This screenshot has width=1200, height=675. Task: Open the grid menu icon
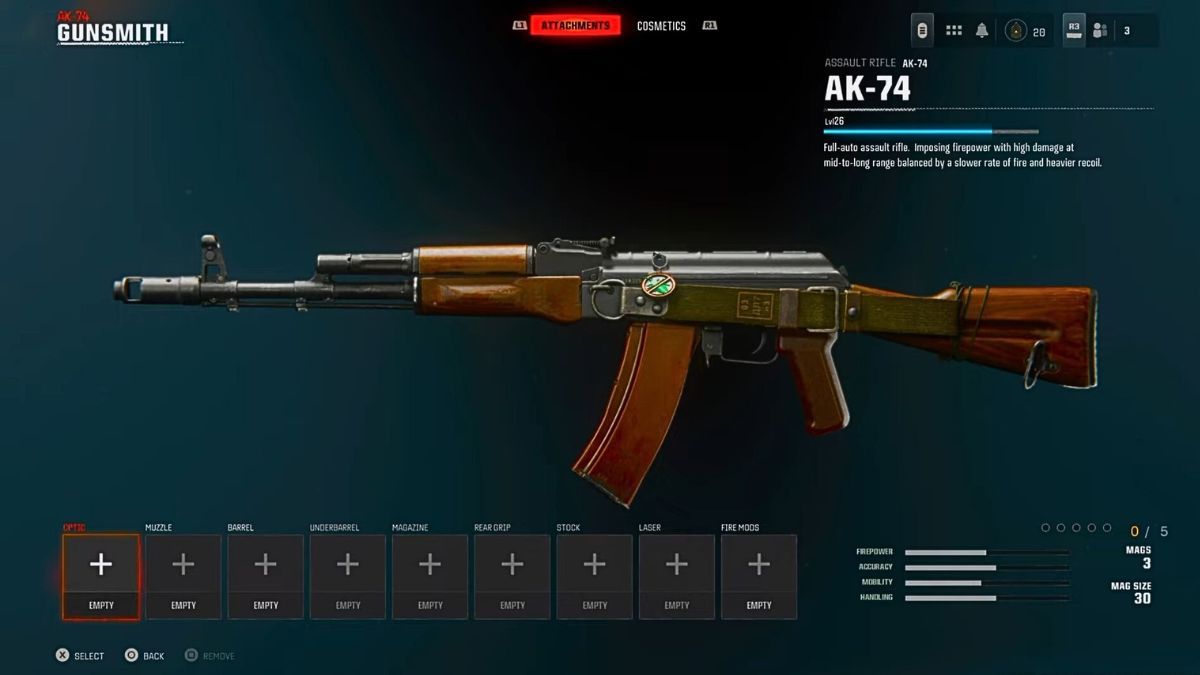pos(954,31)
